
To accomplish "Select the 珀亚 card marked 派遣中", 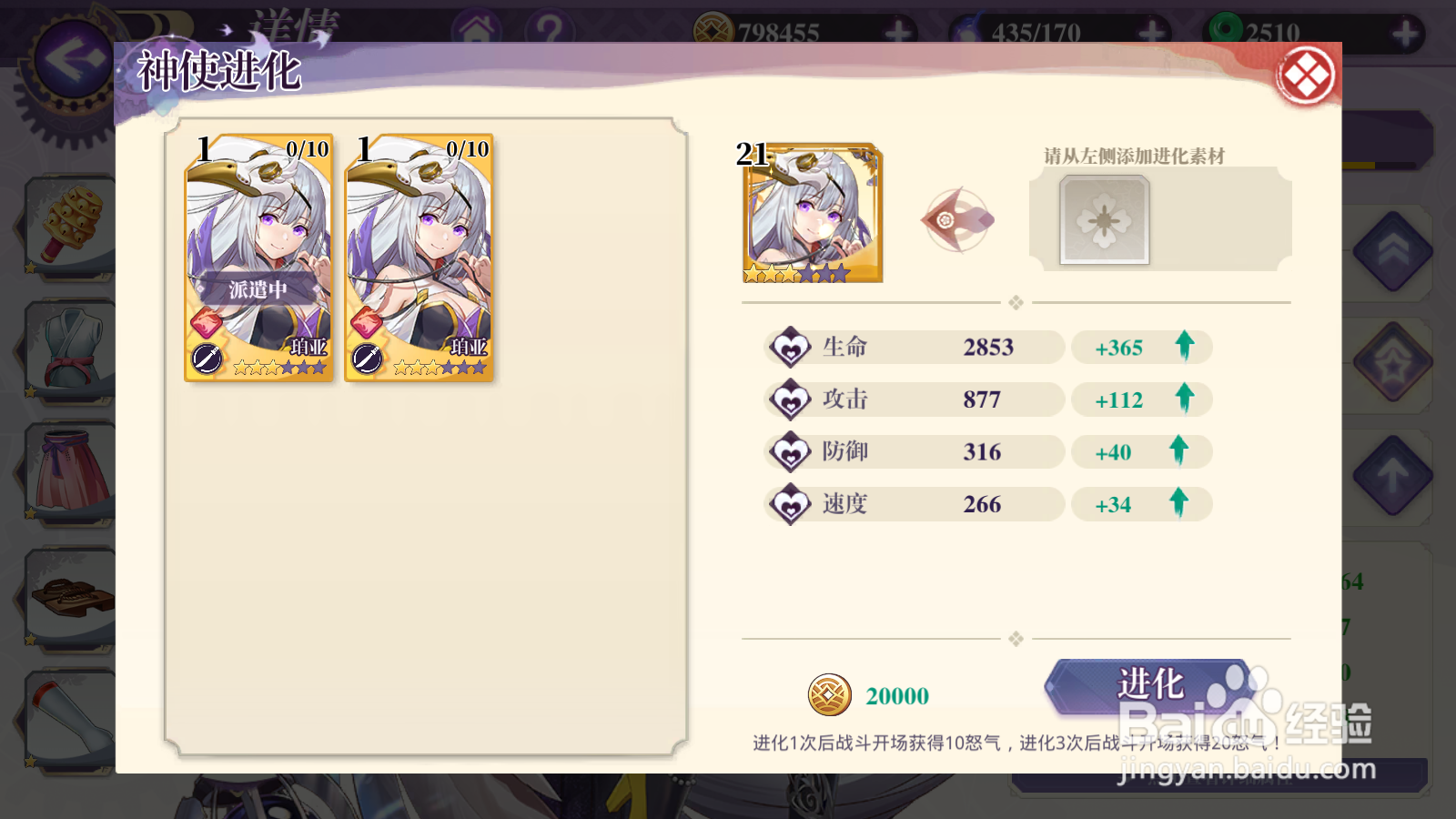I will 258,259.
